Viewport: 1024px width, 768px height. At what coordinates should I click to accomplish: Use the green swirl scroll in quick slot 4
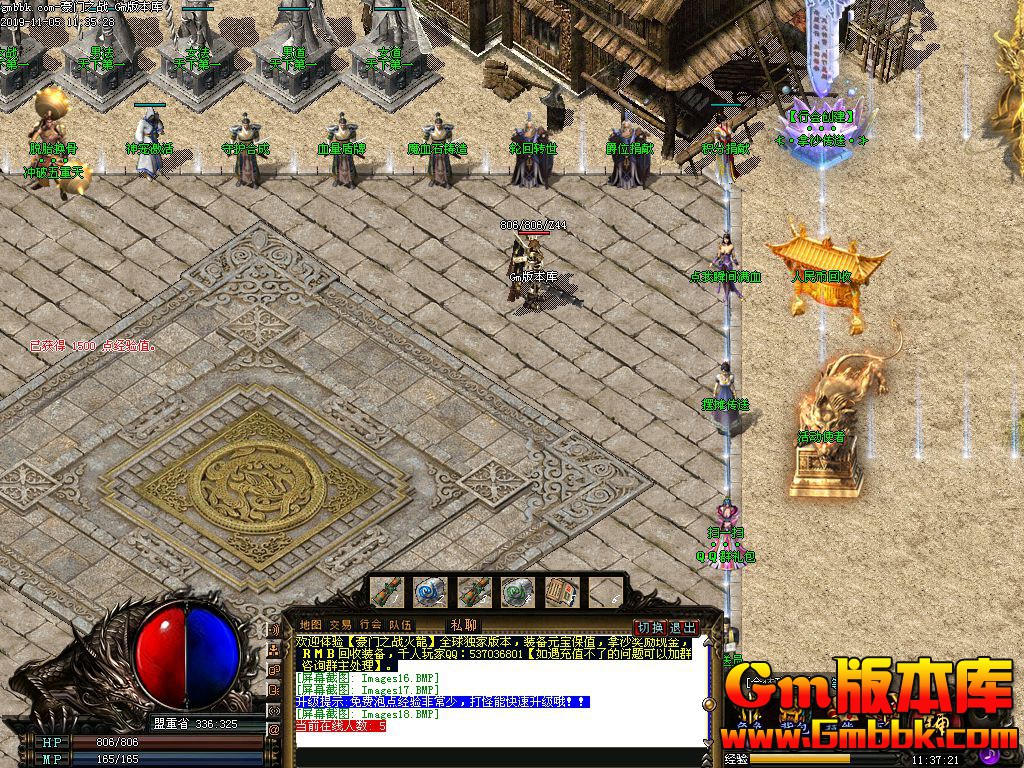point(517,592)
